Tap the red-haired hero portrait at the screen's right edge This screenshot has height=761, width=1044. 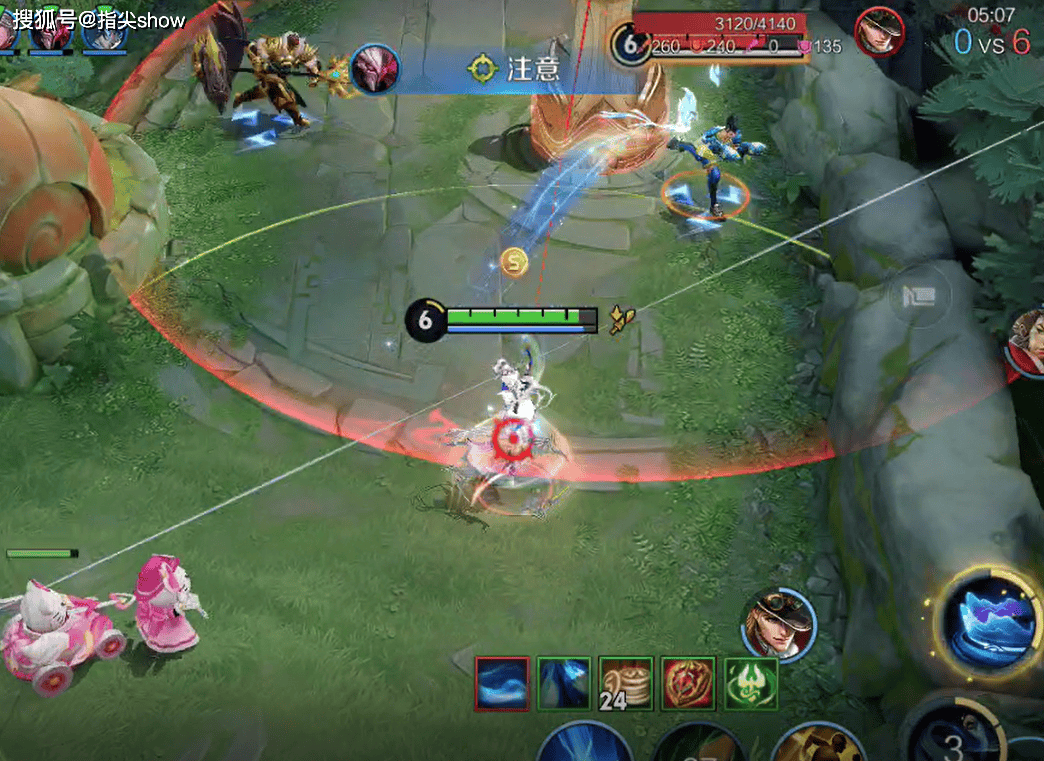pyautogui.click(x=1028, y=344)
